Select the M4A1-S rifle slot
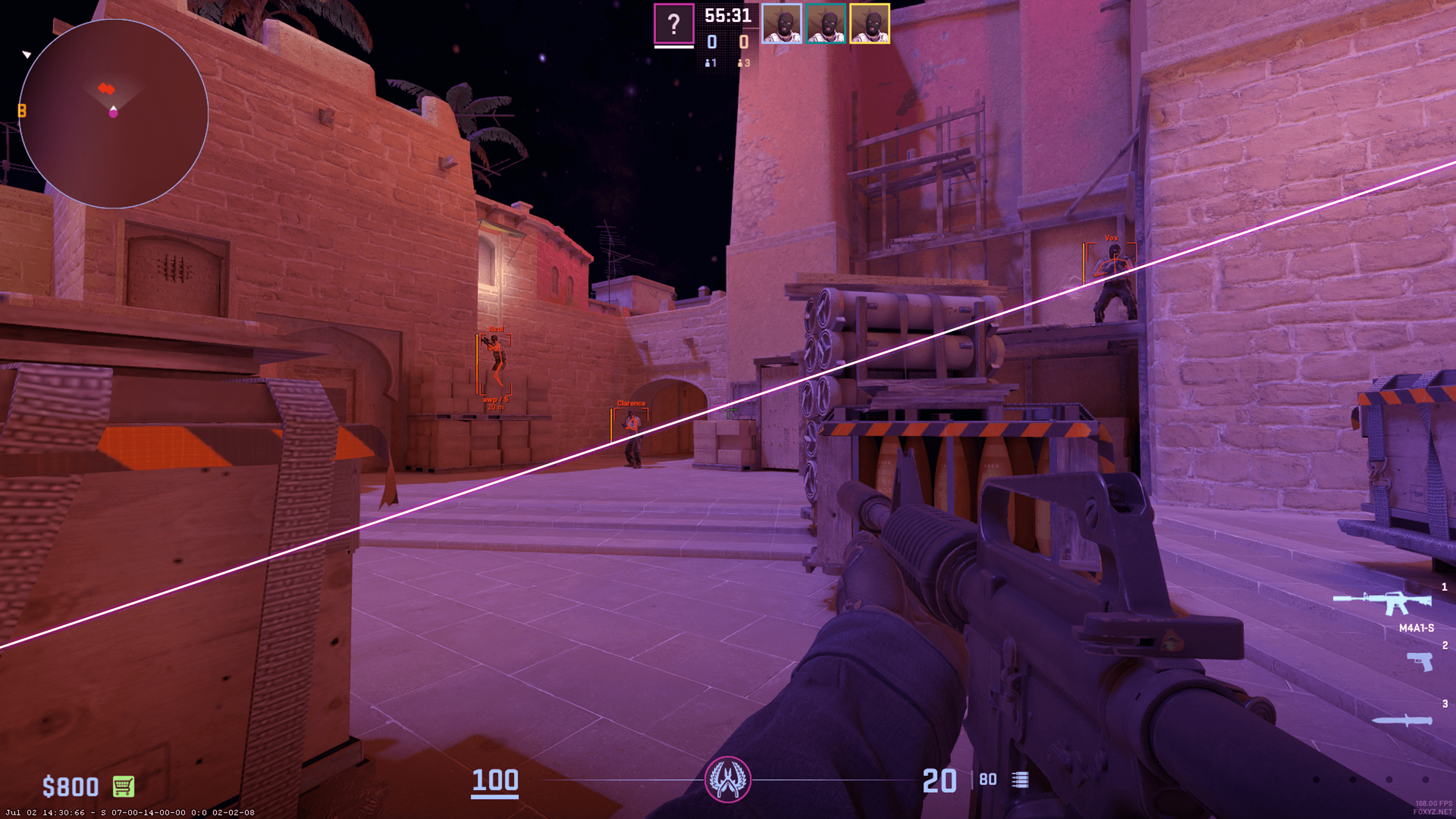Viewport: 1456px width, 819px height. point(1383,604)
